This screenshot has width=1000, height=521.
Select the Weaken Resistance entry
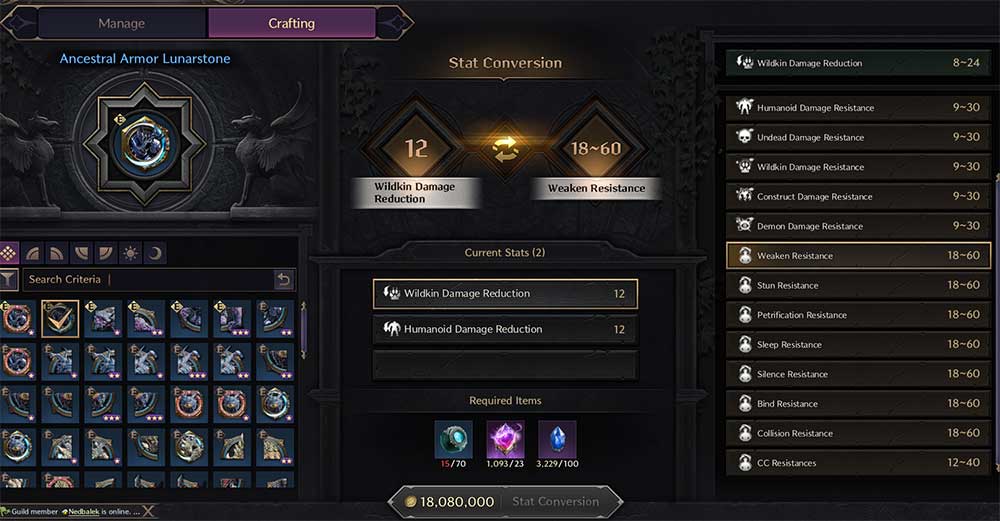(x=858, y=256)
